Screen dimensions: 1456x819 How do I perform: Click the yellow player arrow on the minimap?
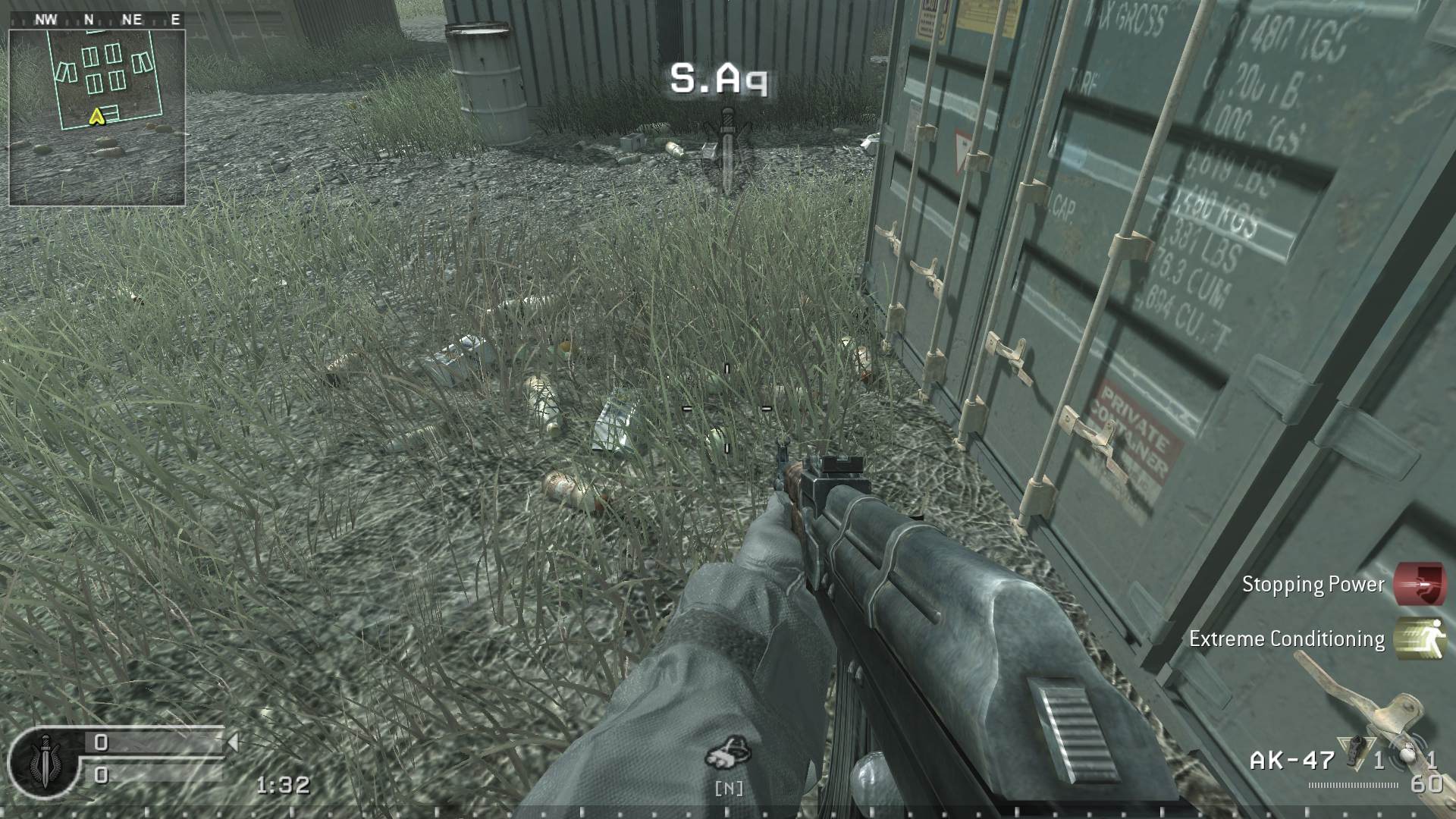pyautogui.click(x=96, y=115)
